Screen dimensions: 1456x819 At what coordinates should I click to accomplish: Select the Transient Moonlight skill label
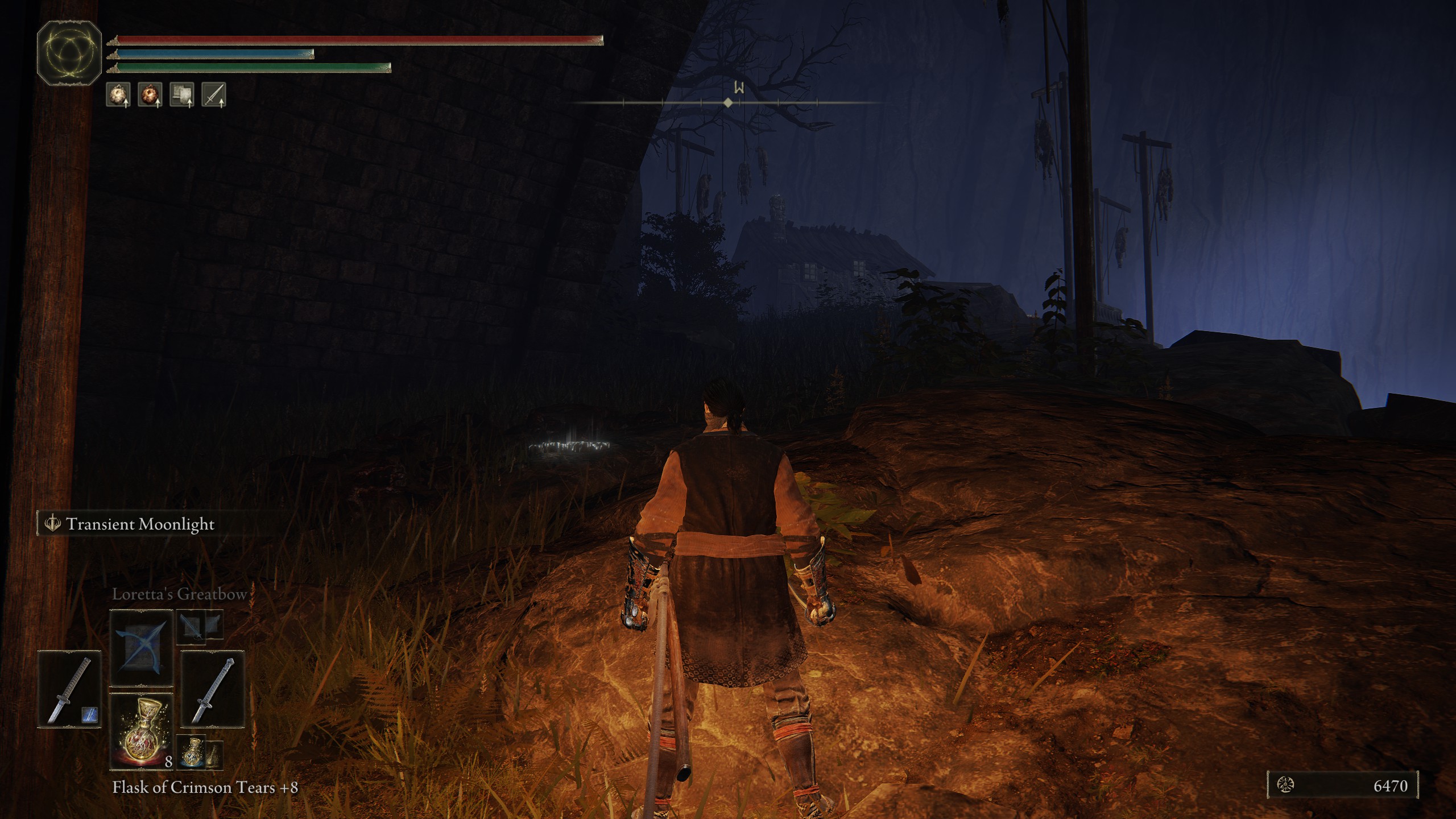pyautogui.click(x=140, y=524)
